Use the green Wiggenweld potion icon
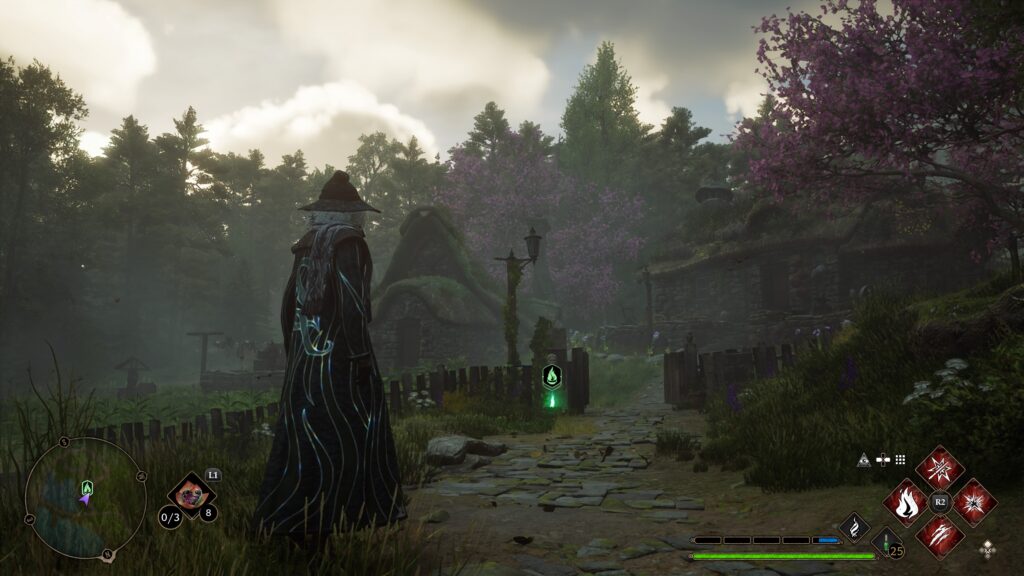The width and height of the screenshot is (1024, 576). click(x=885, y=545)
